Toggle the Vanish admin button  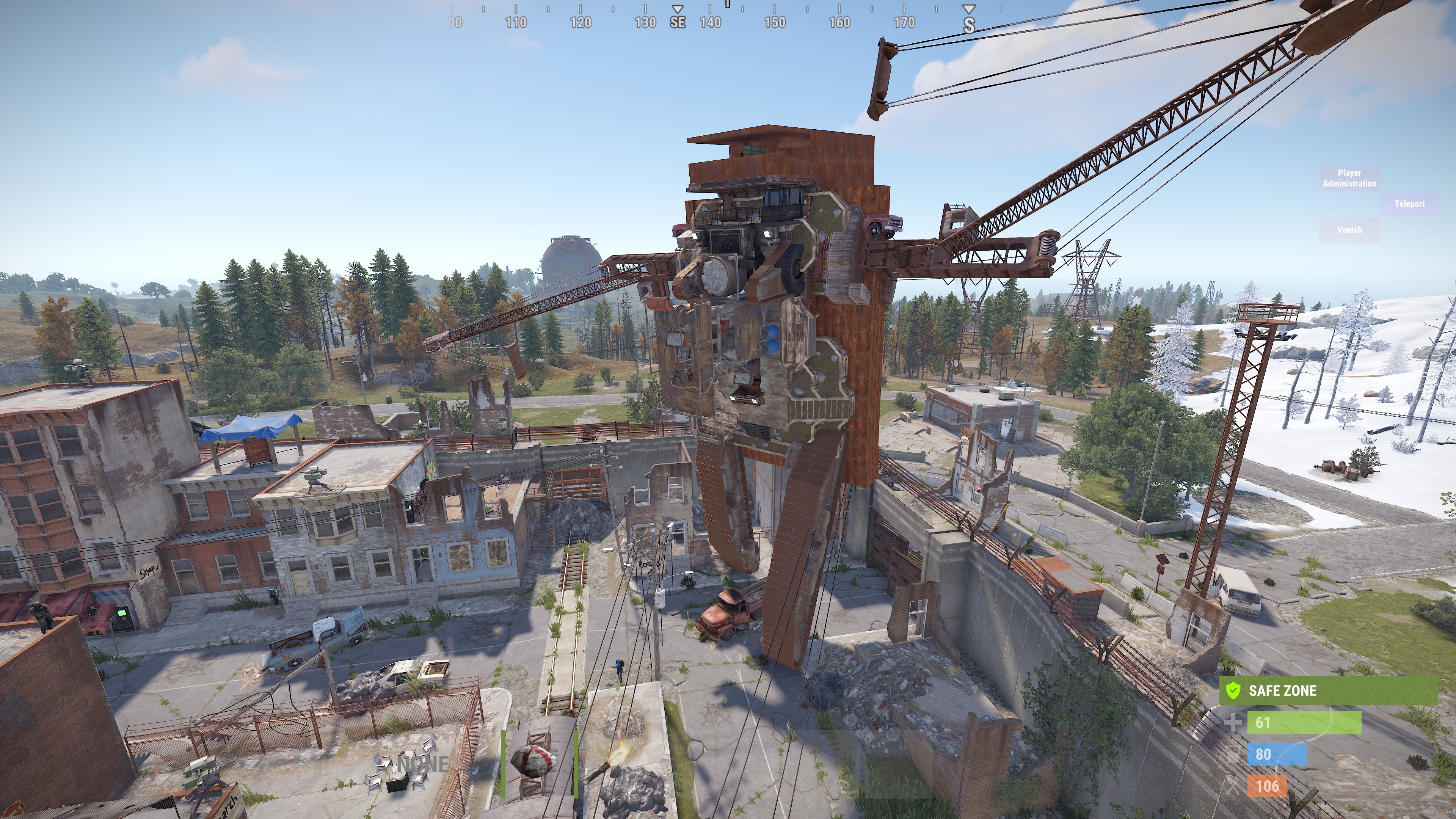click(x=1349, y=230)
